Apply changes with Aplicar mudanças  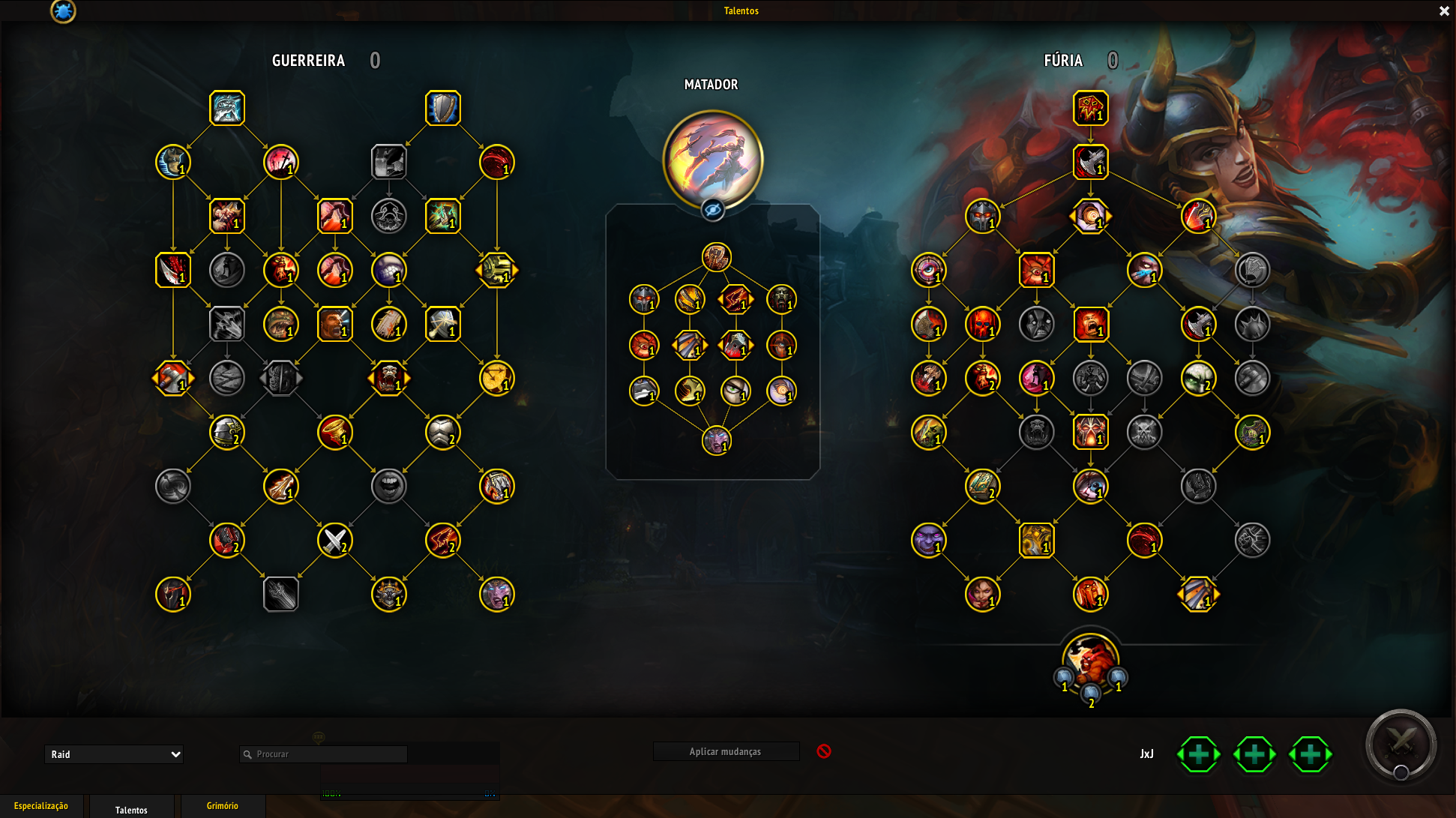pyautogui.click(x=725, y=751)
